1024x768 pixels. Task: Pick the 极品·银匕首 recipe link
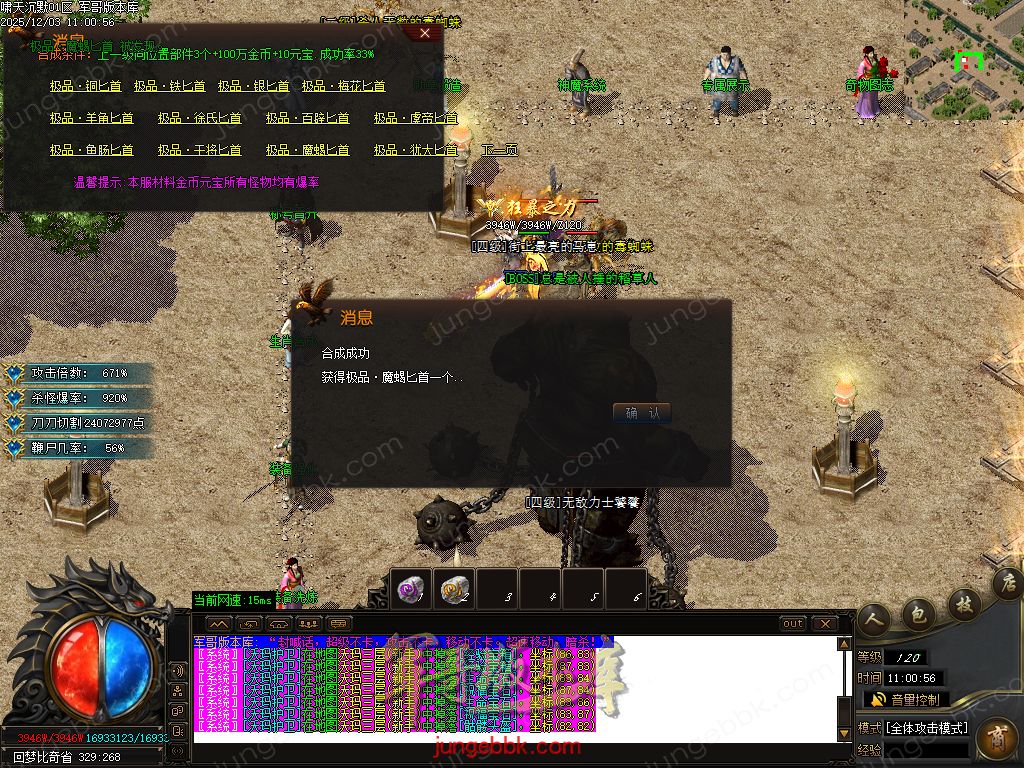click(253, 87)
